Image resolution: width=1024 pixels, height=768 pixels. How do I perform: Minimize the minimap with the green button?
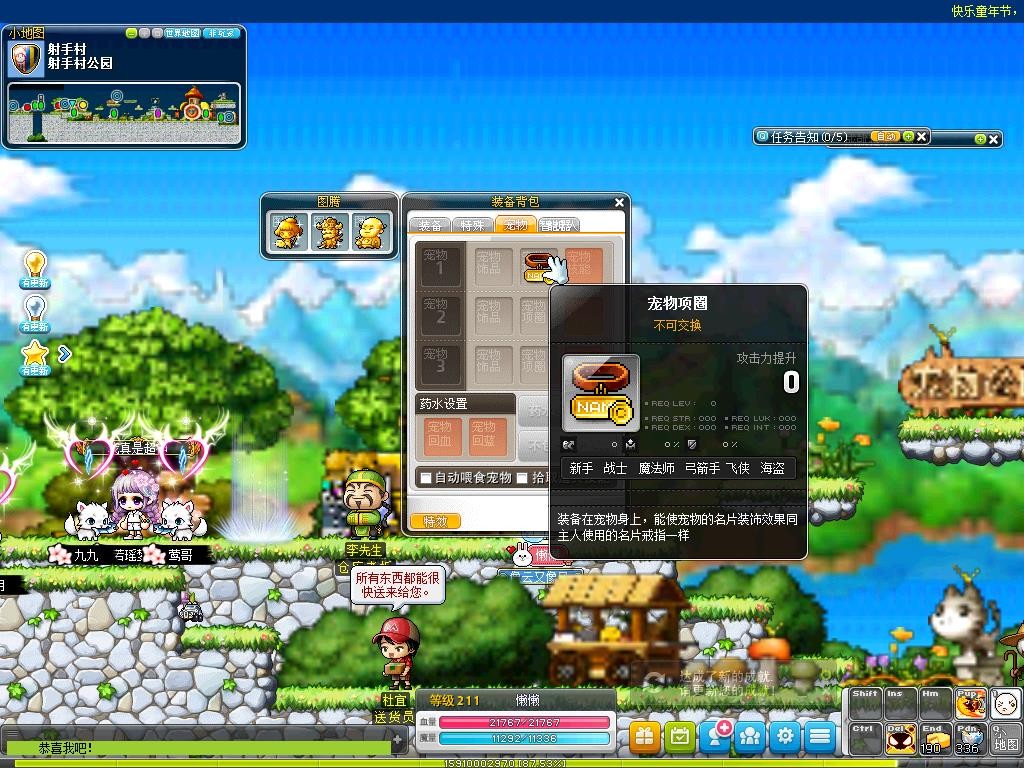[131, 33]
